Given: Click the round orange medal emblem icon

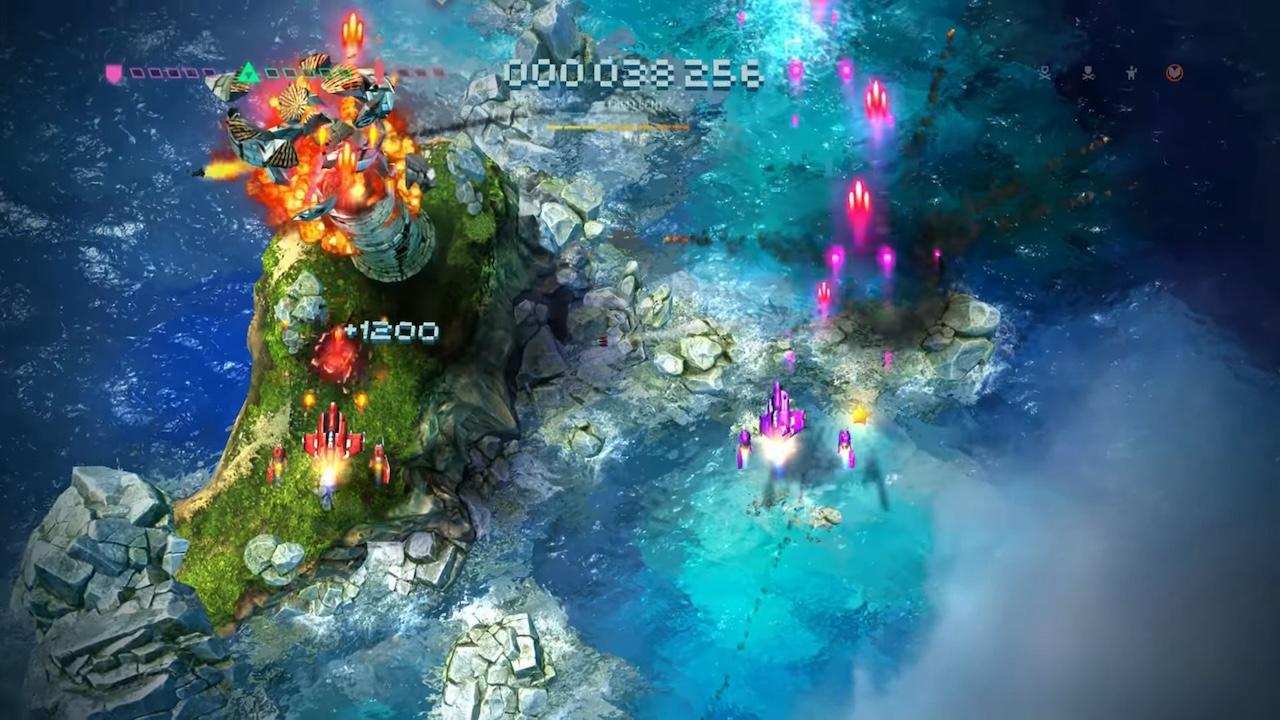Looking at the screenshot, I should coord(1175,73).
